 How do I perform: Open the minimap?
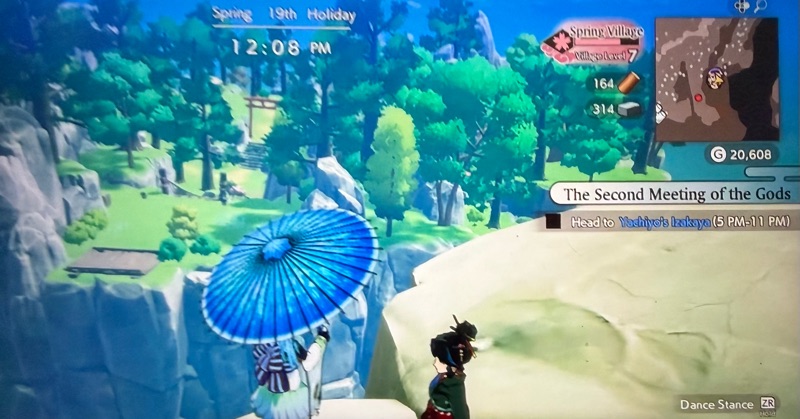point(718,76)
